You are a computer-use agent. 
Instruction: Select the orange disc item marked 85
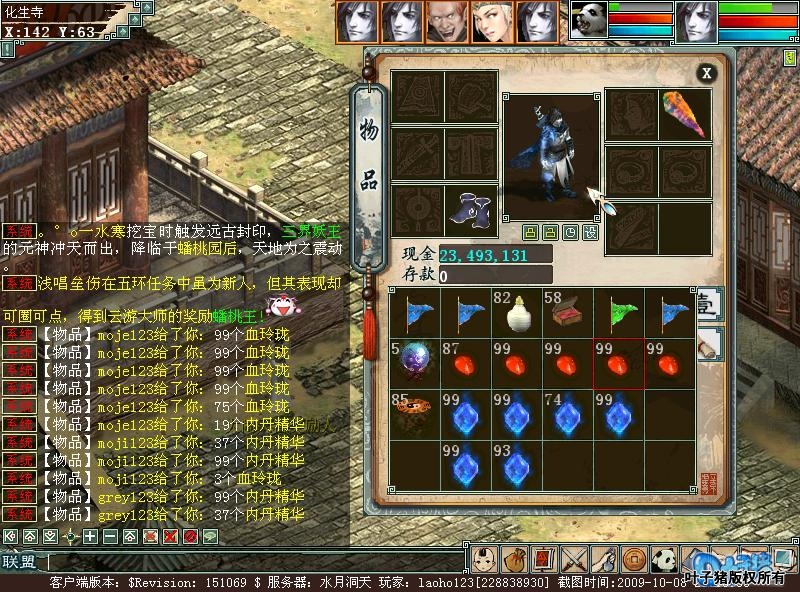tap(414, 414)
